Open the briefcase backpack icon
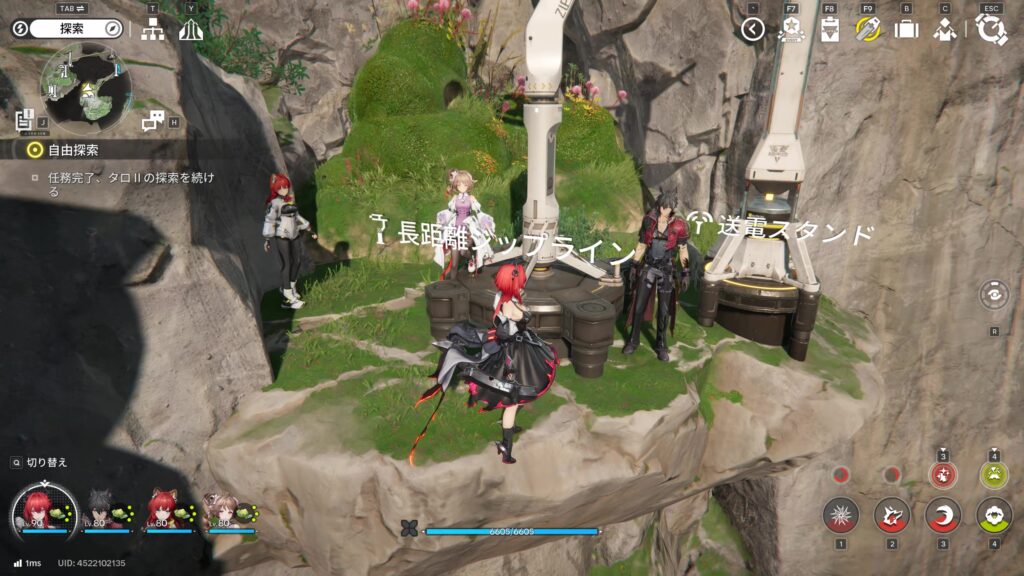 point(906,30)
